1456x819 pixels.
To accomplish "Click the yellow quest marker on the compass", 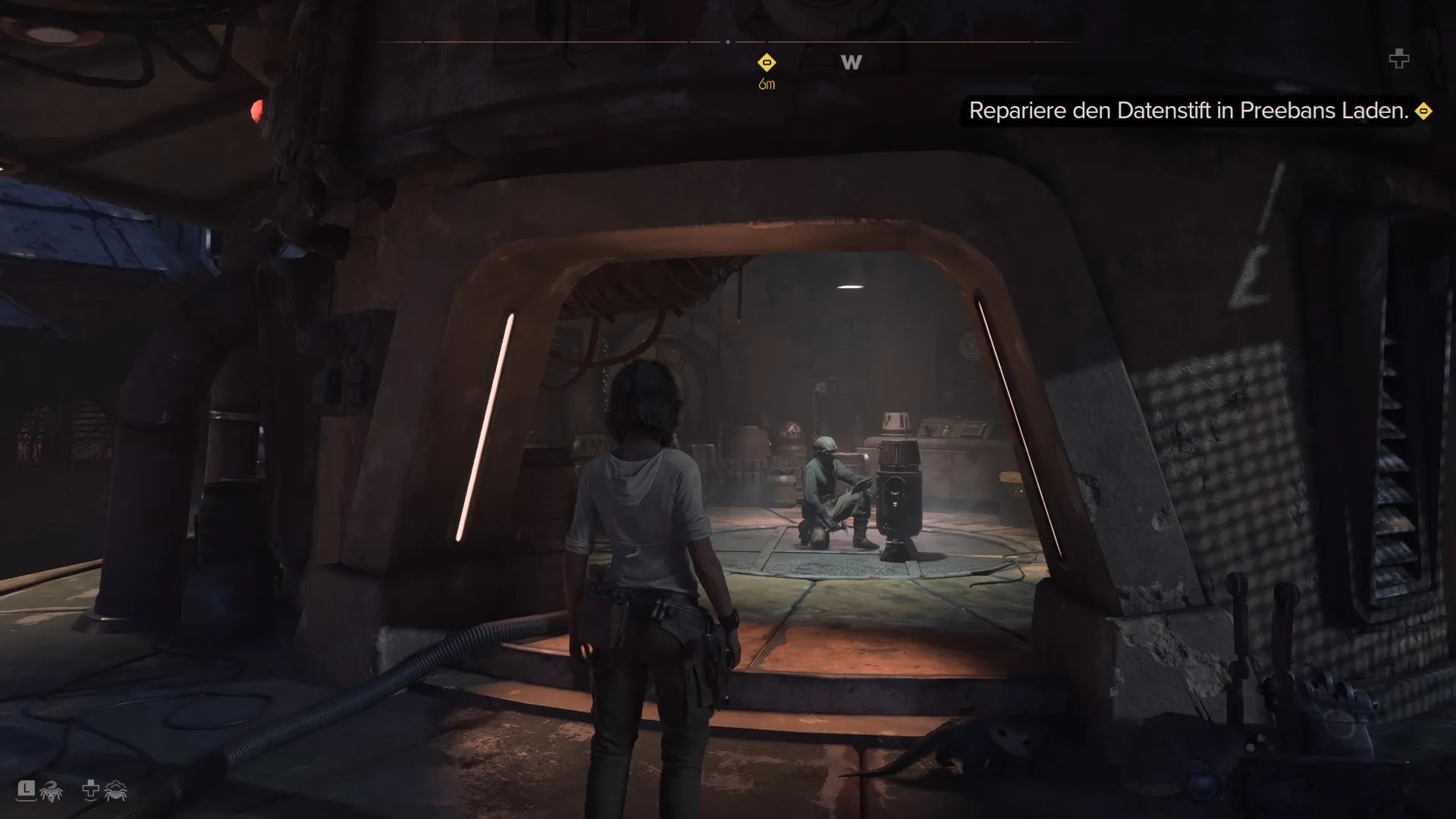I will click(767, 62).
